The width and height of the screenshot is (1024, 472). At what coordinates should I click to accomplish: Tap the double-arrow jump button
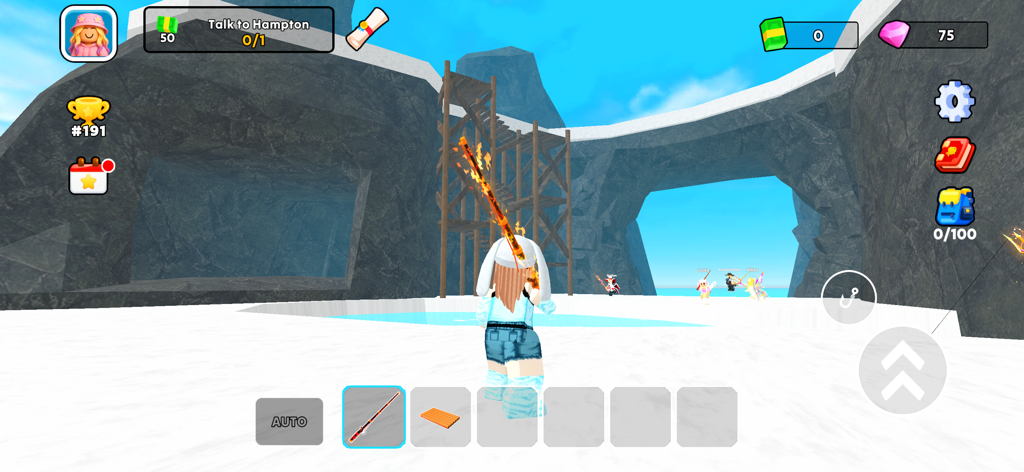click(x=902, y=369)
